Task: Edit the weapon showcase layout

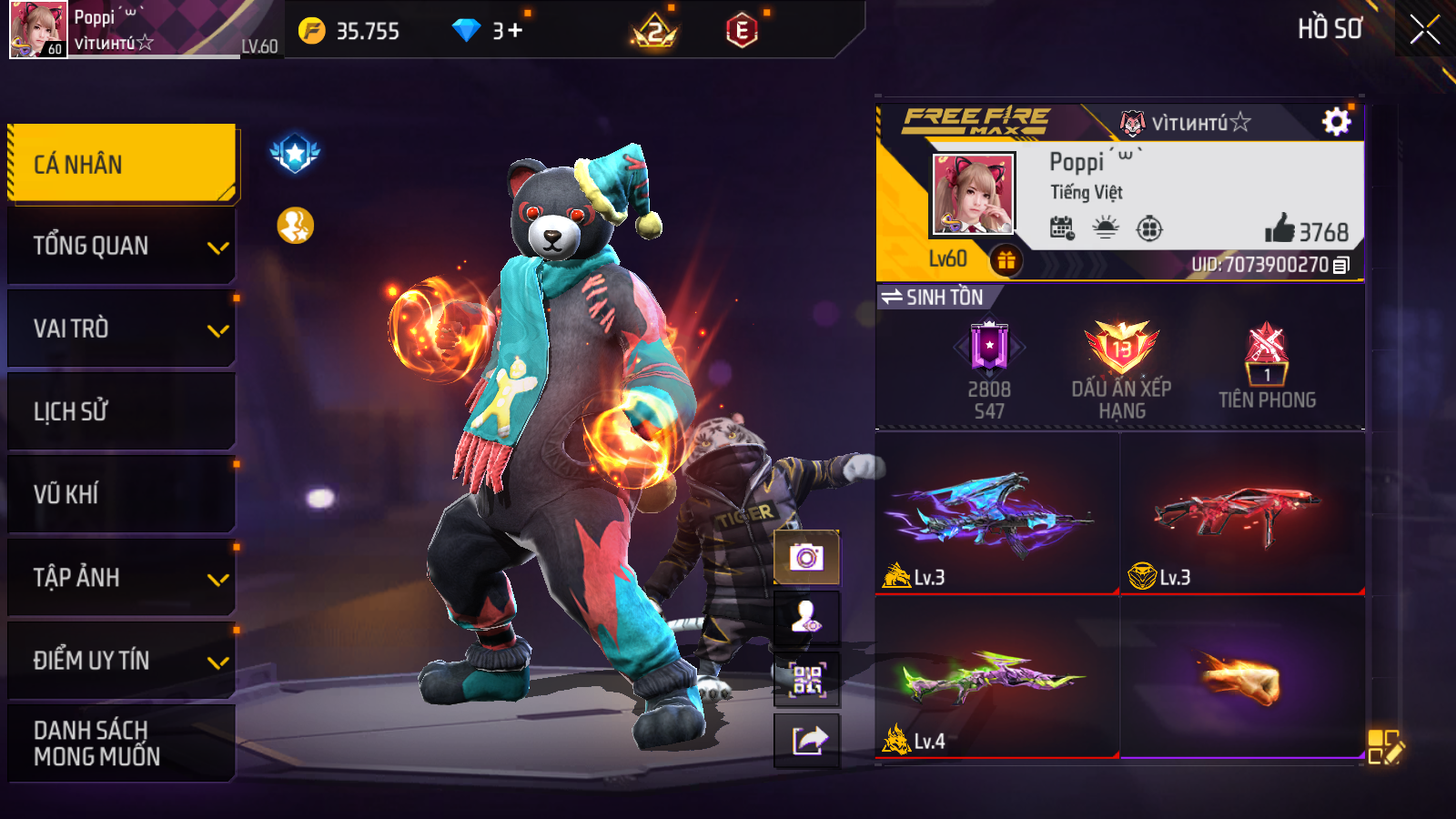Action: tap(1385, 746)
